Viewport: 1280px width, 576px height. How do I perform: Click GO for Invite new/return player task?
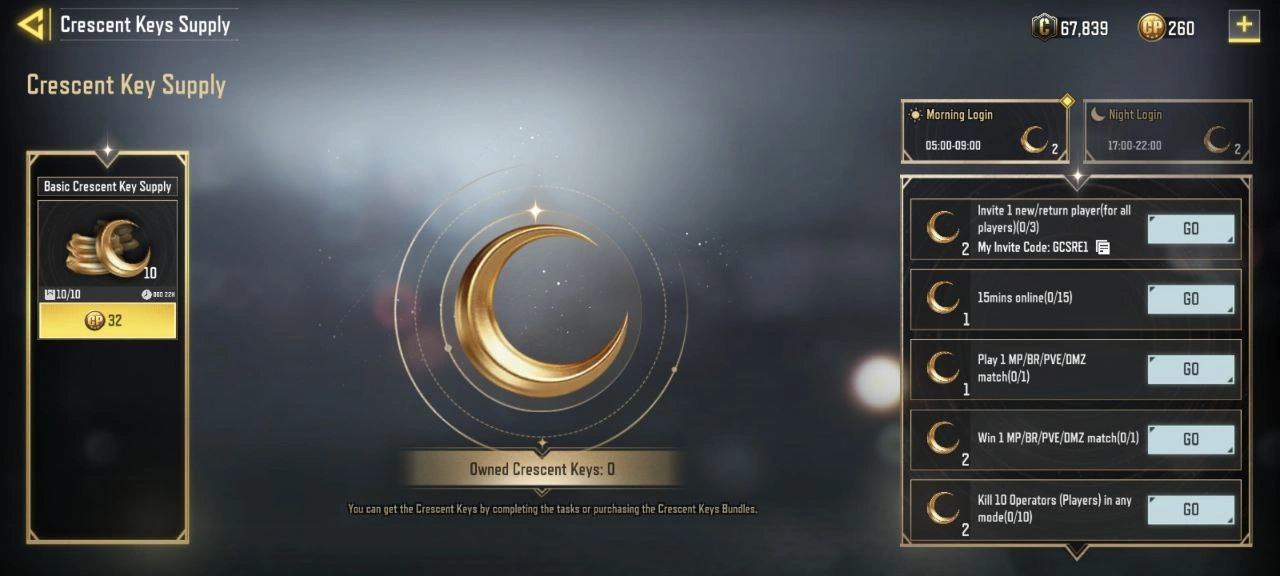(x=1190, y=229)
